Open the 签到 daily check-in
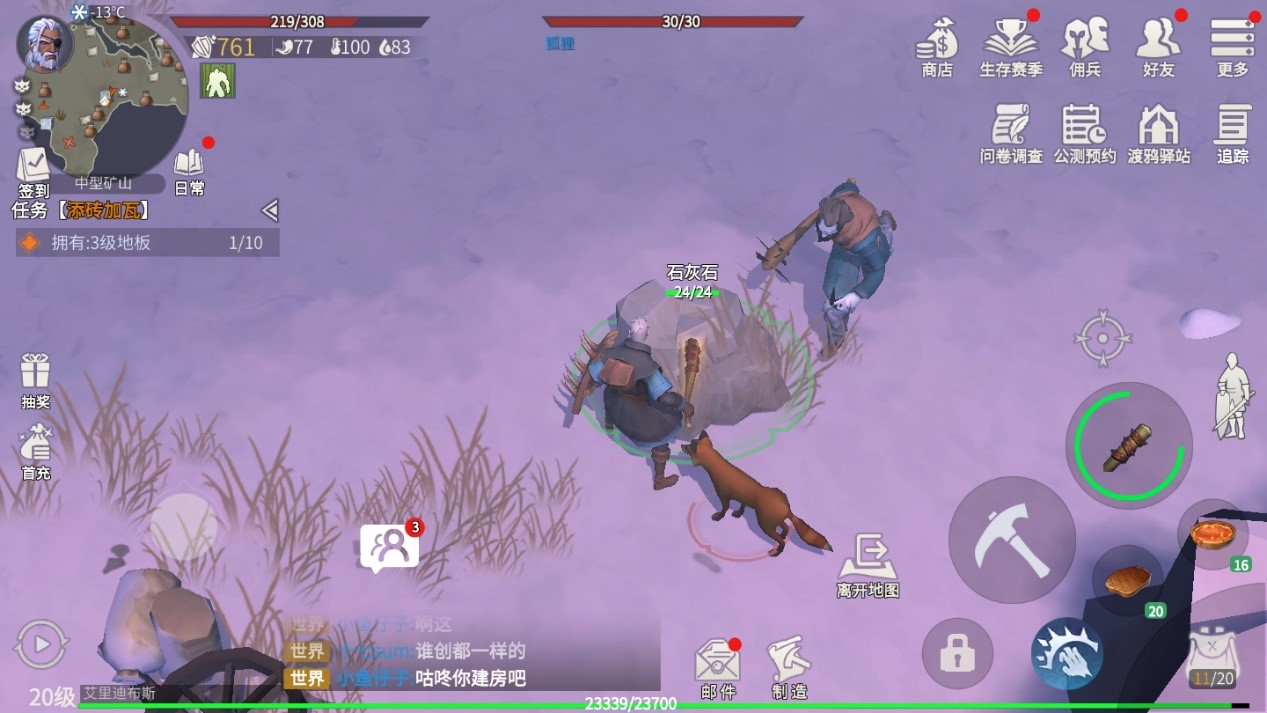Viewport: 1267px width, 713px height. pos(33,168)
